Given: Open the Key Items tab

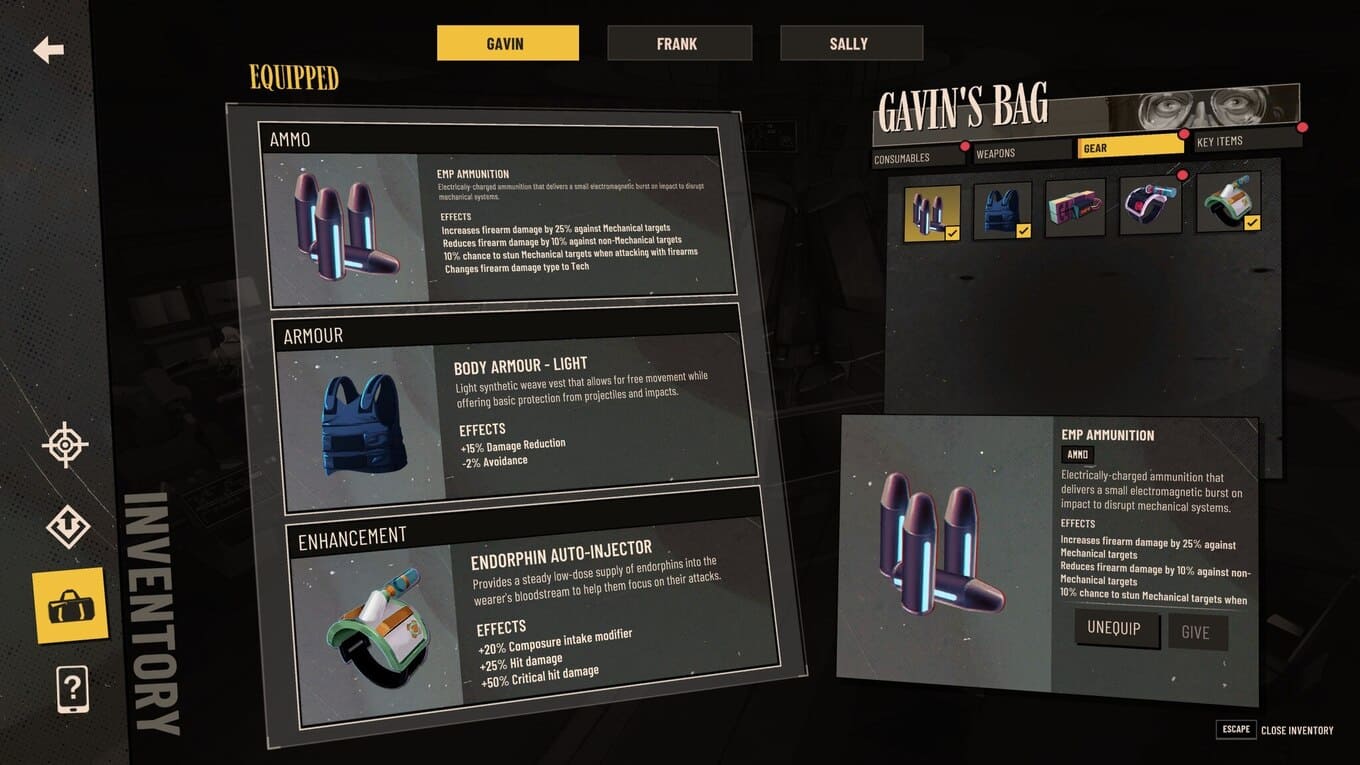Looking at the screenshot, I should coord(1245,141).
